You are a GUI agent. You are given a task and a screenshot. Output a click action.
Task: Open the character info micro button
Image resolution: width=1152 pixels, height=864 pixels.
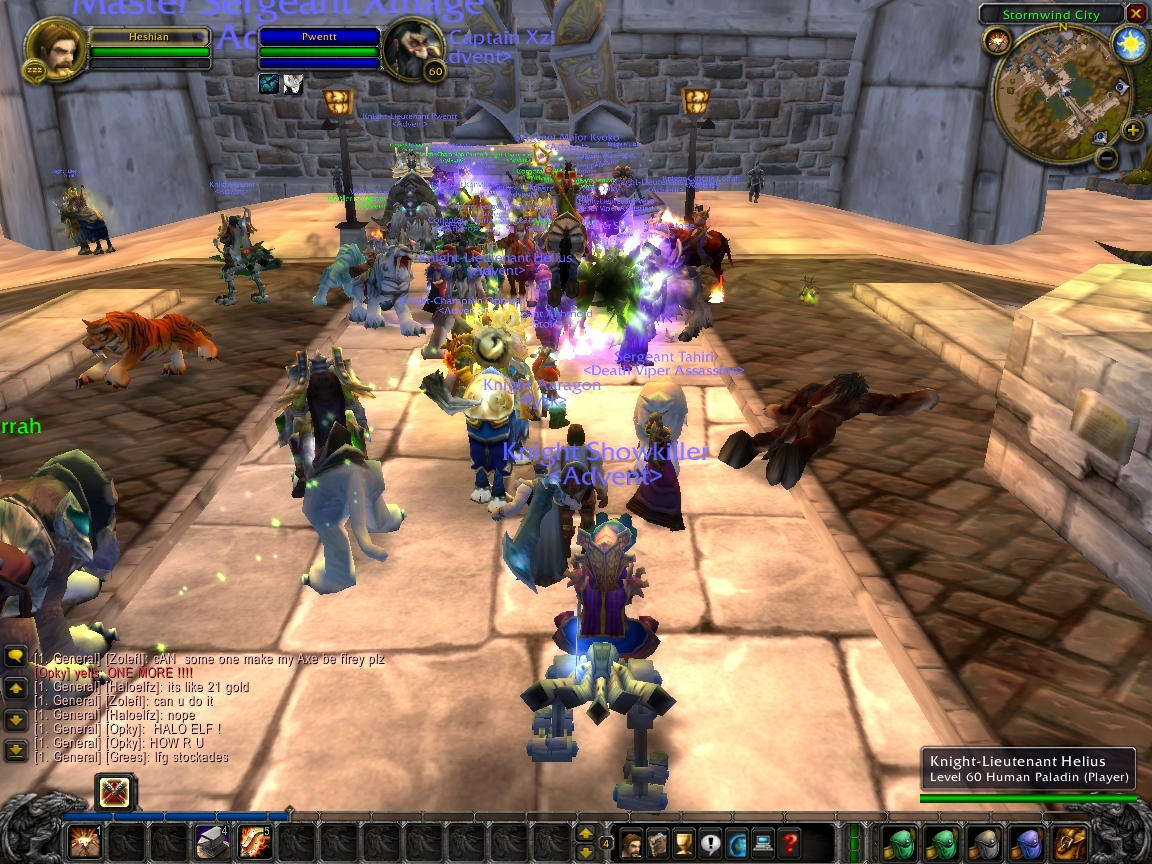coord(633,843)
